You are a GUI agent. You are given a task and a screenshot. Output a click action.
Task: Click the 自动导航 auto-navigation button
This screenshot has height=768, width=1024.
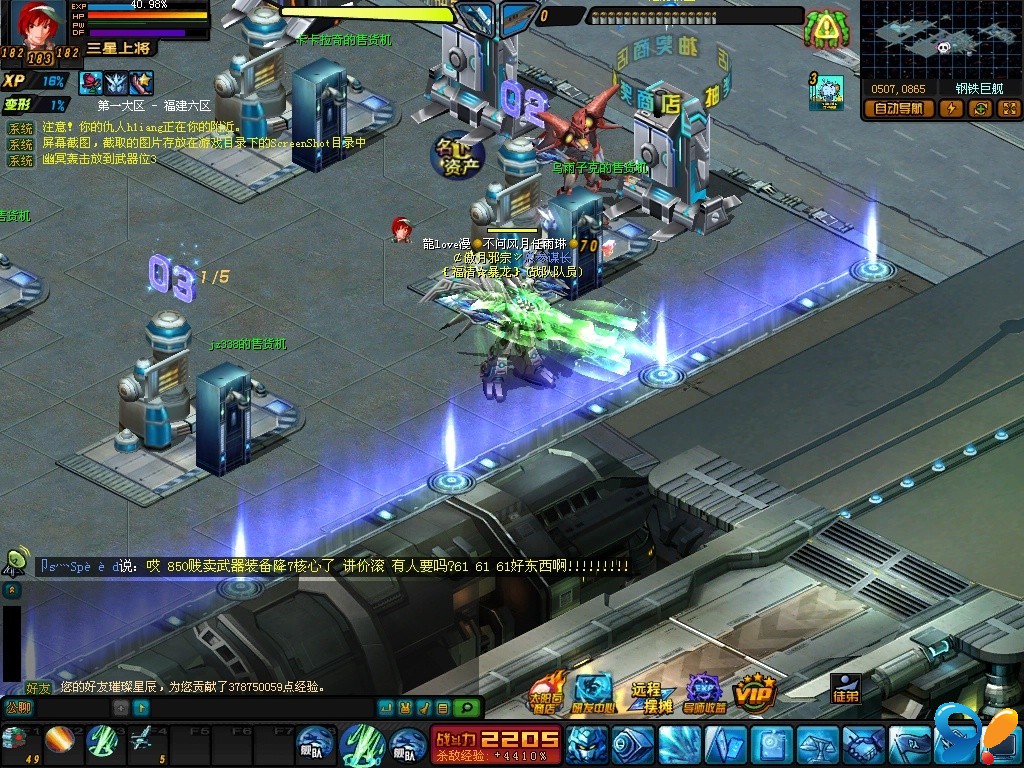(899, 109)
